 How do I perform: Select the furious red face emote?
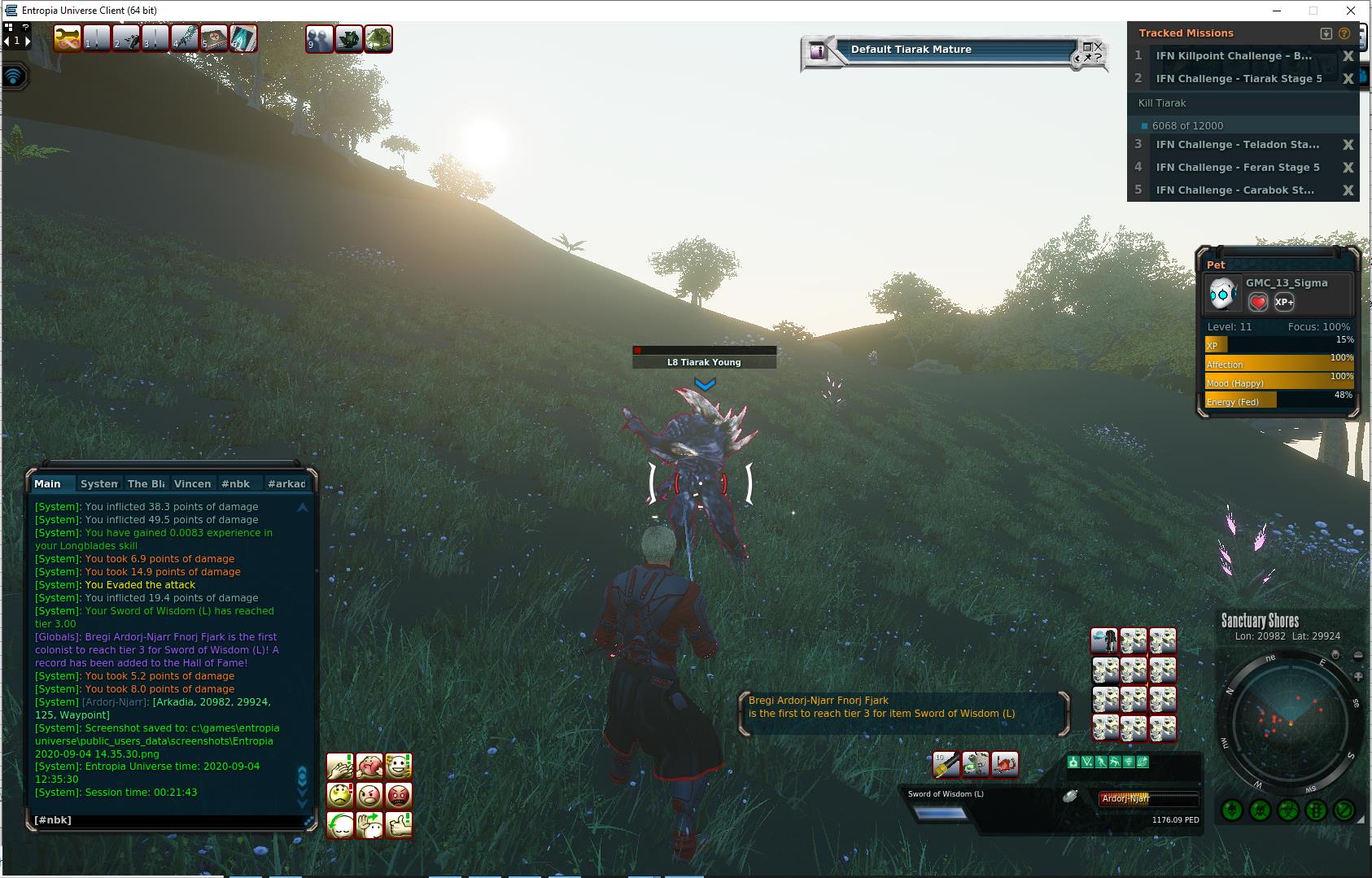(399, 795)
